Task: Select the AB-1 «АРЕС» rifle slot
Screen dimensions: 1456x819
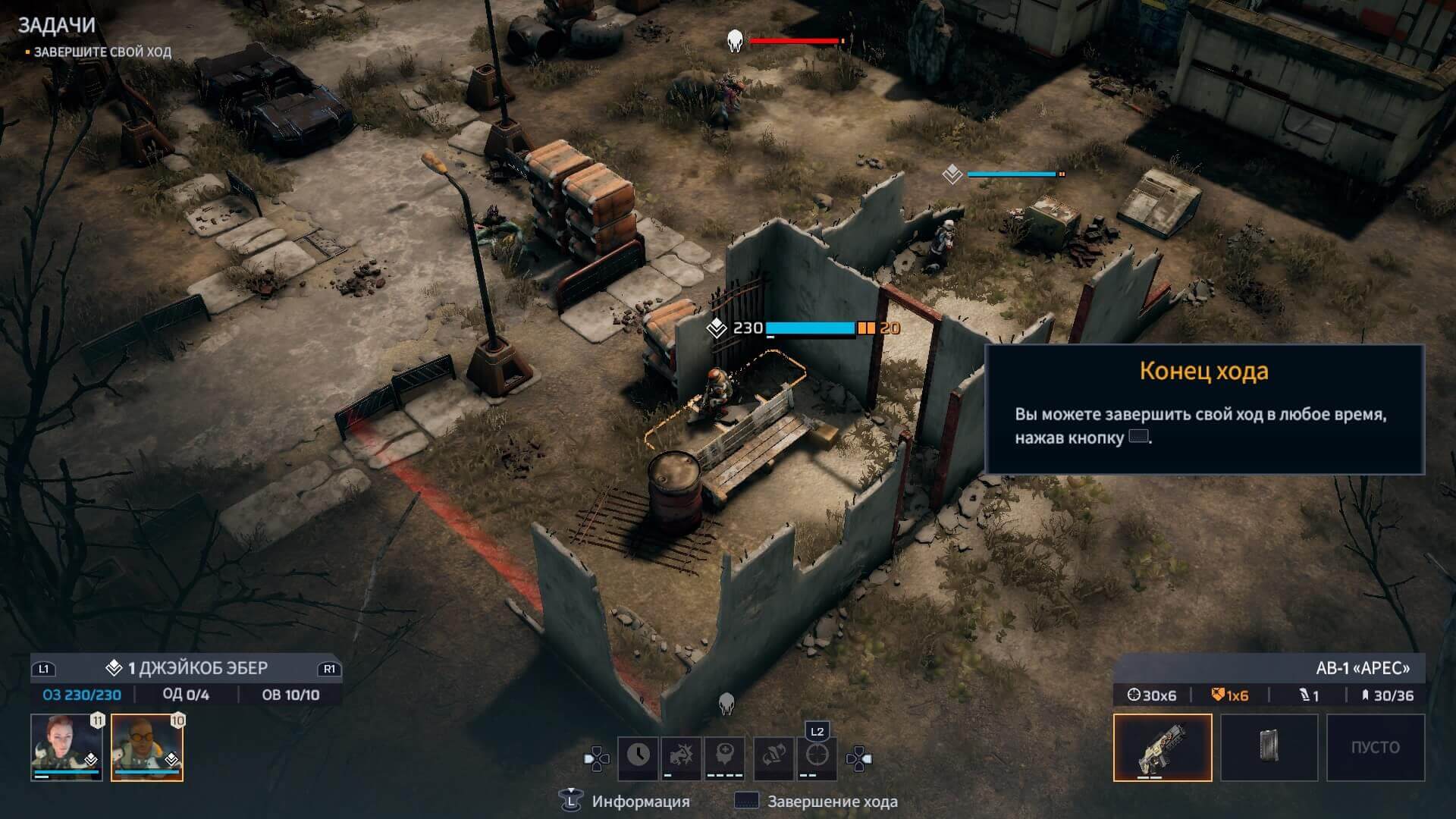Action: pyautogui.click(x=1162, y=747)
